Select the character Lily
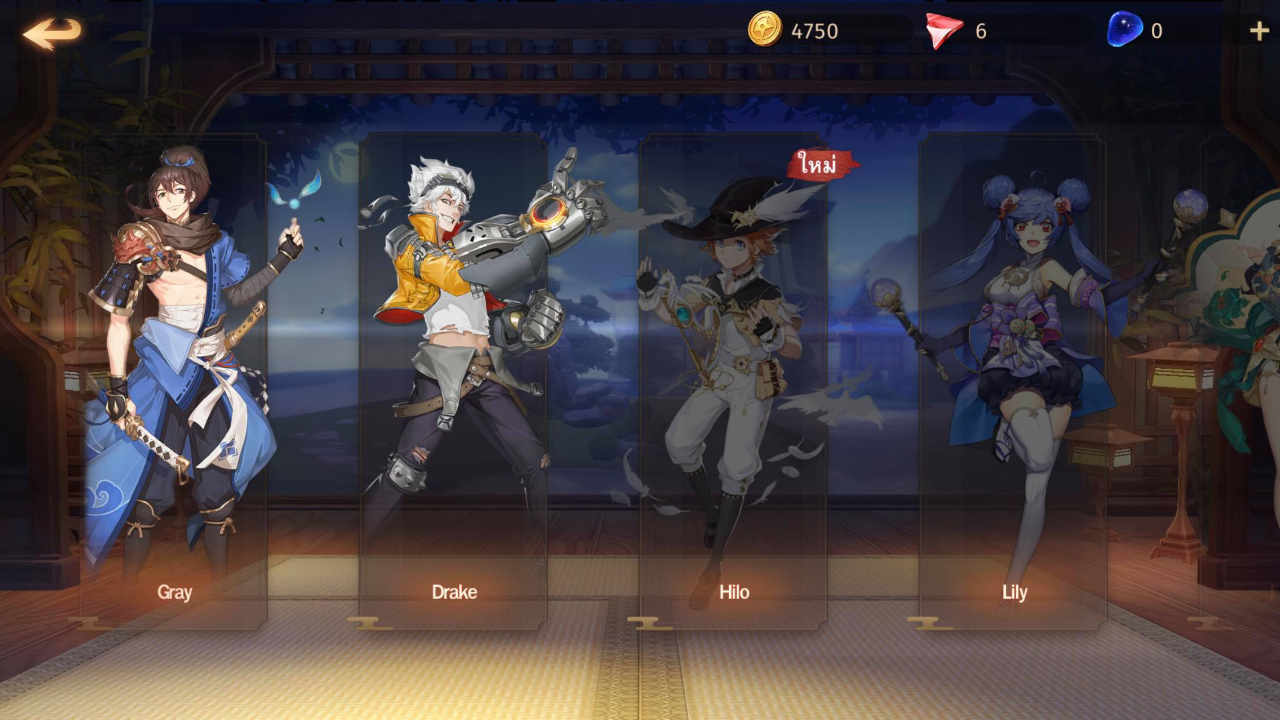1280x720 pixels. pyautogui.click(x=1015, y=360)
